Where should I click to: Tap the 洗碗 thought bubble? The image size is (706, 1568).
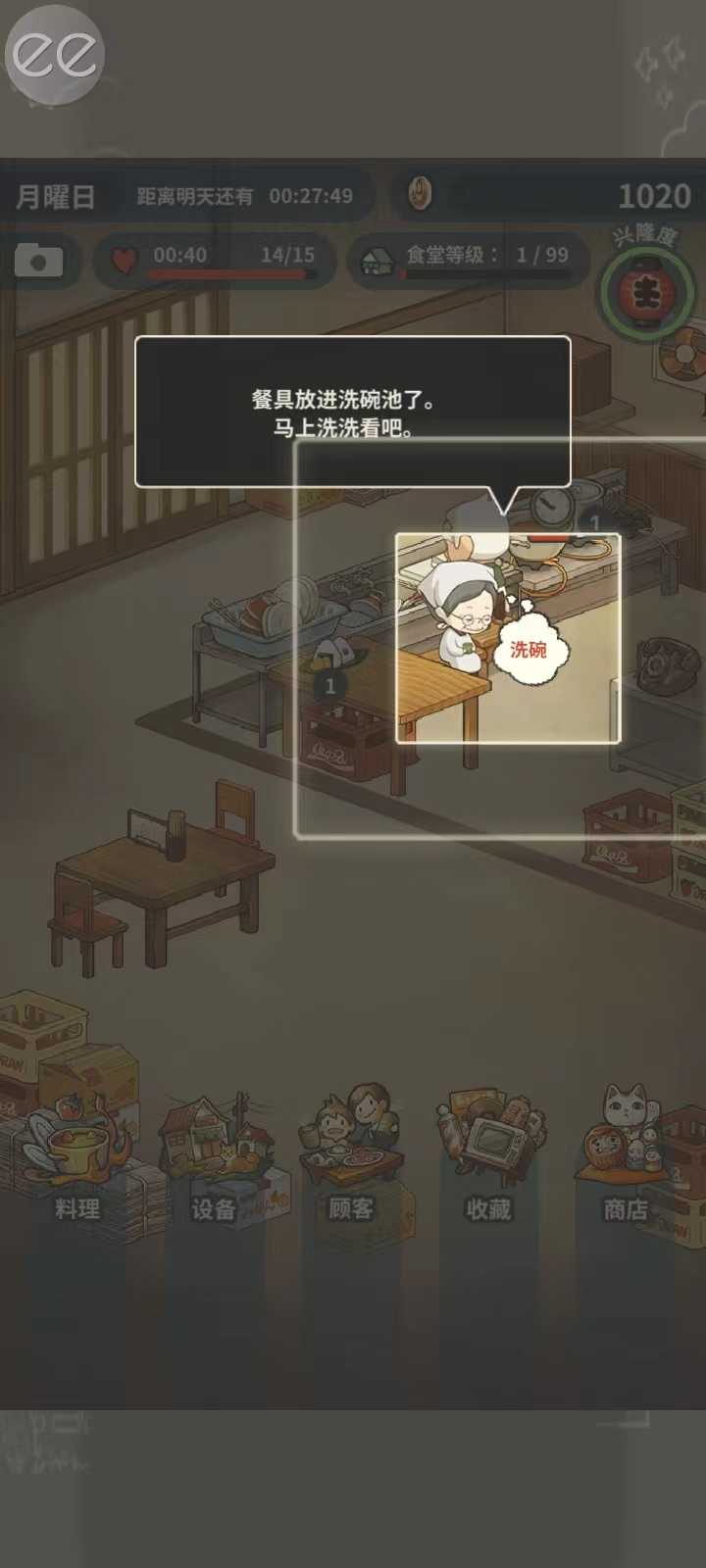click(529, 650)
